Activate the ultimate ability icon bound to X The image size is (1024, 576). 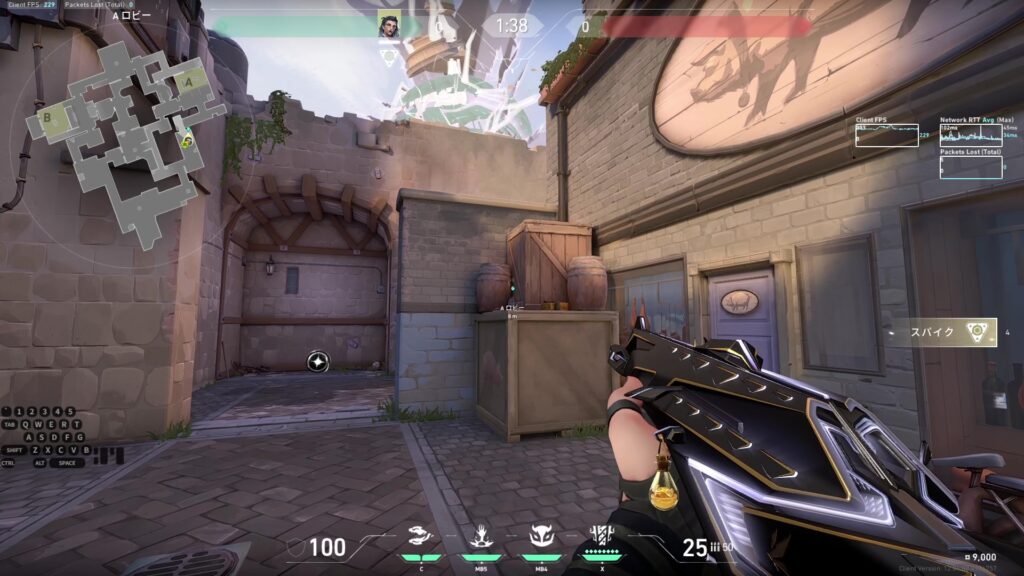(601, 537)
